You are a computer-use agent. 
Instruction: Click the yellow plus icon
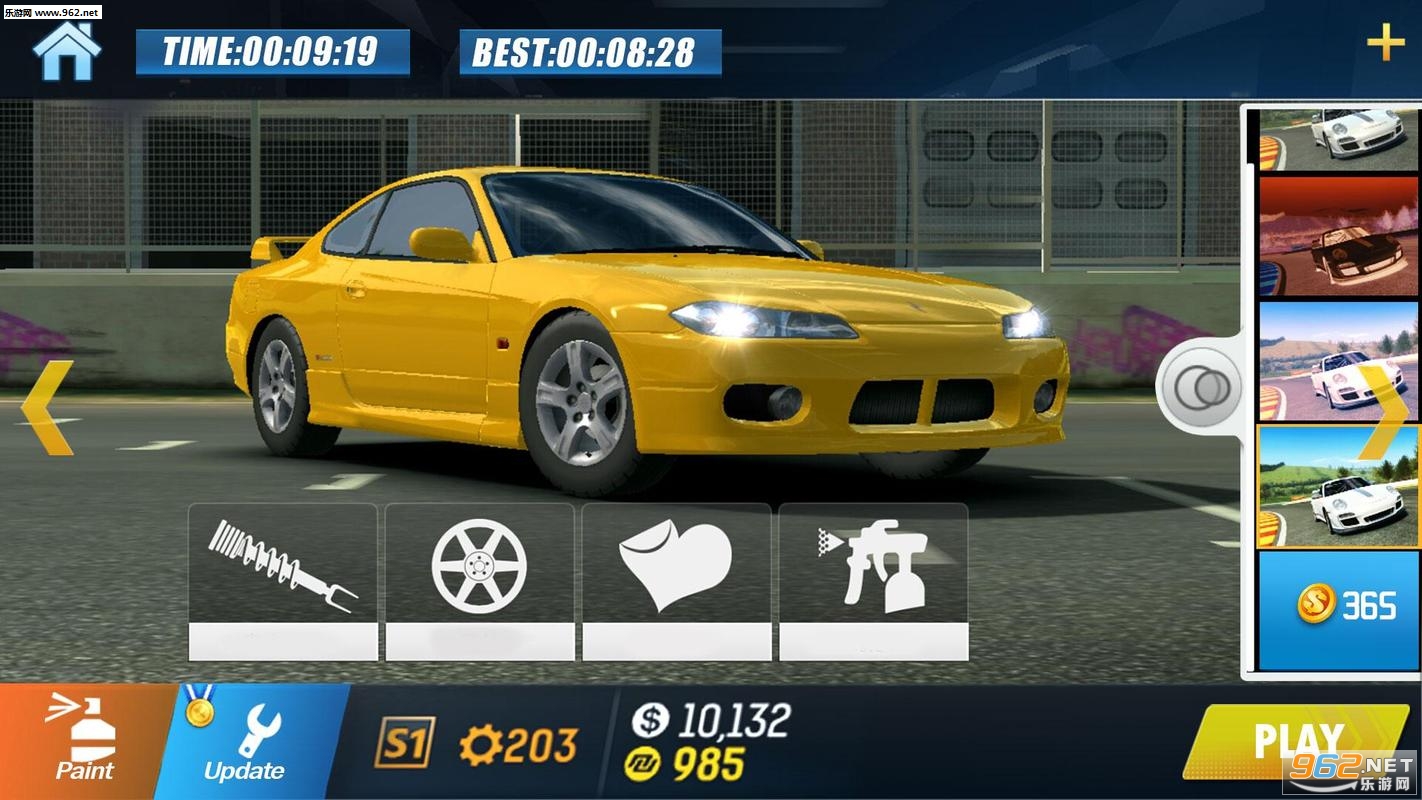[1385, 43]
